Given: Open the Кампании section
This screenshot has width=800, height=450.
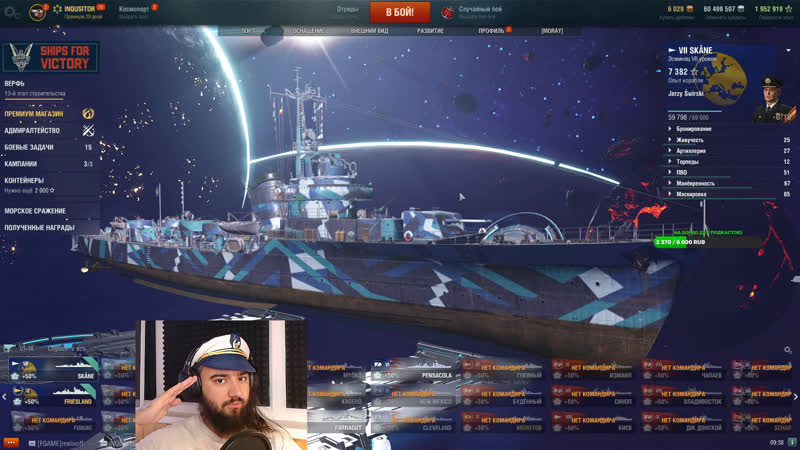Looking at the screenshot, I should tap(20, 164).
